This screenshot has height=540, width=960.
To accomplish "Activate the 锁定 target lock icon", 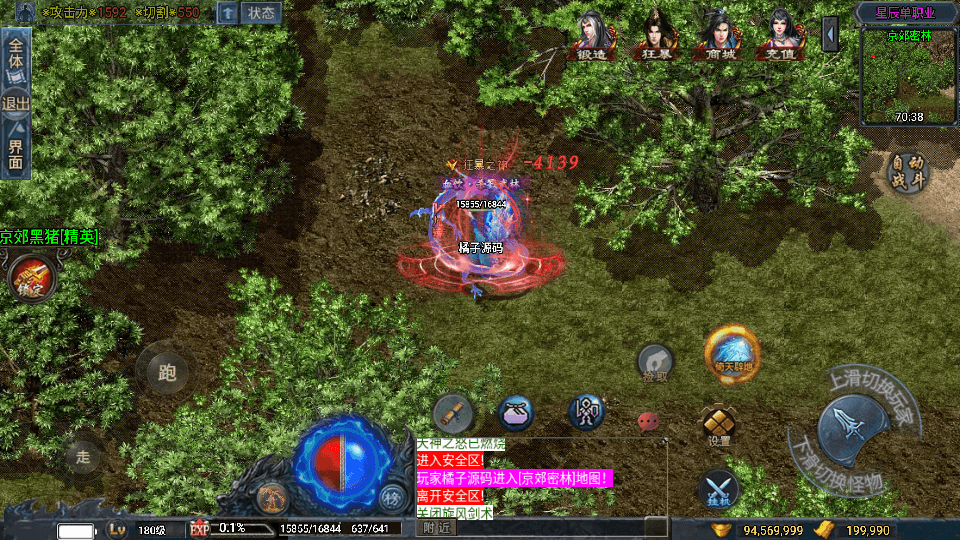I will [x=31, y=278].
